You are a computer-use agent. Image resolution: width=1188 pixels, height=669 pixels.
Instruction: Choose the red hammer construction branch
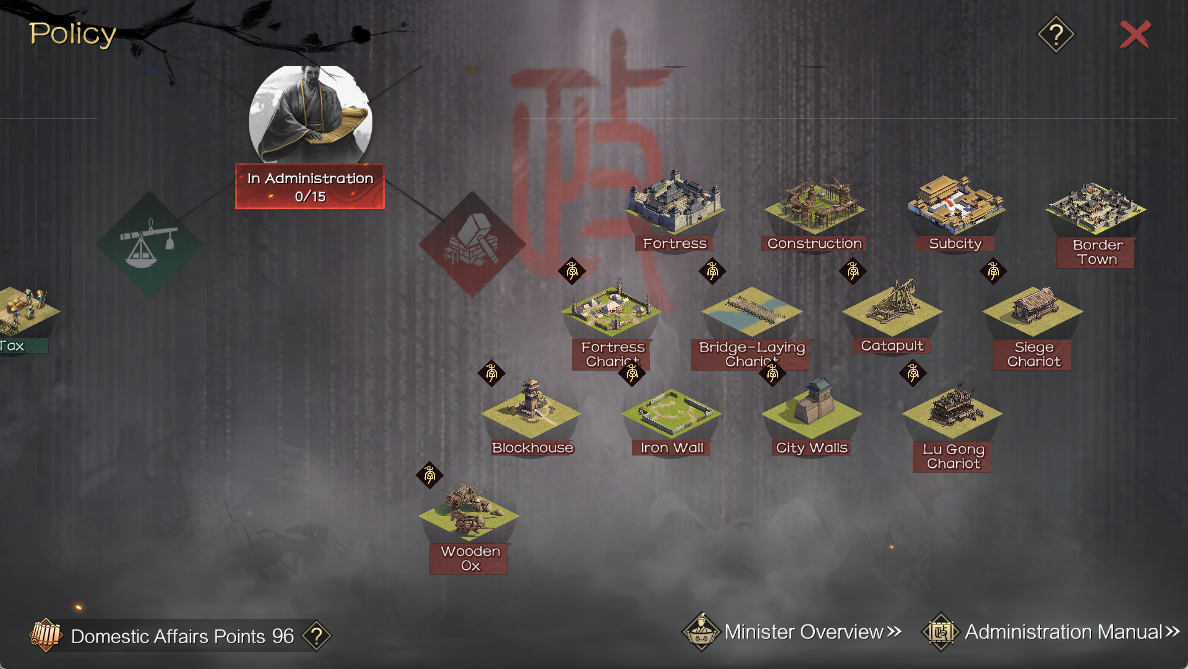pos(472,245)
